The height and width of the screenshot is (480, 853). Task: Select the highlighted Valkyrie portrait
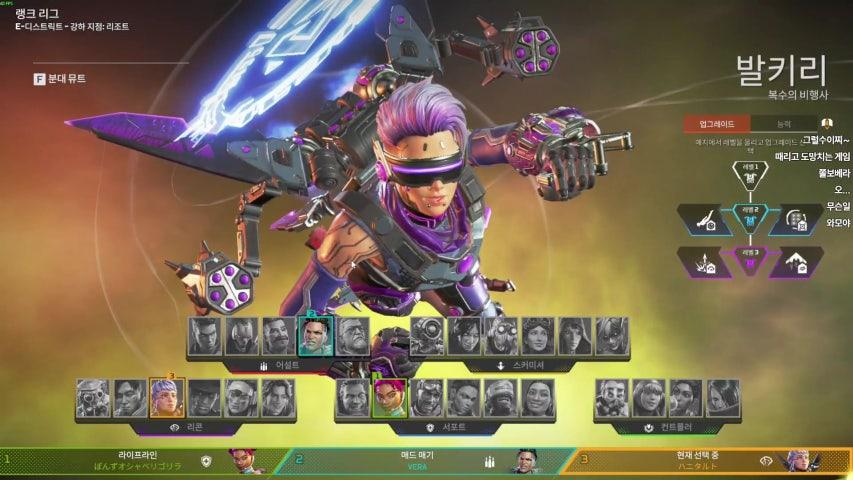tap(167, 397)
